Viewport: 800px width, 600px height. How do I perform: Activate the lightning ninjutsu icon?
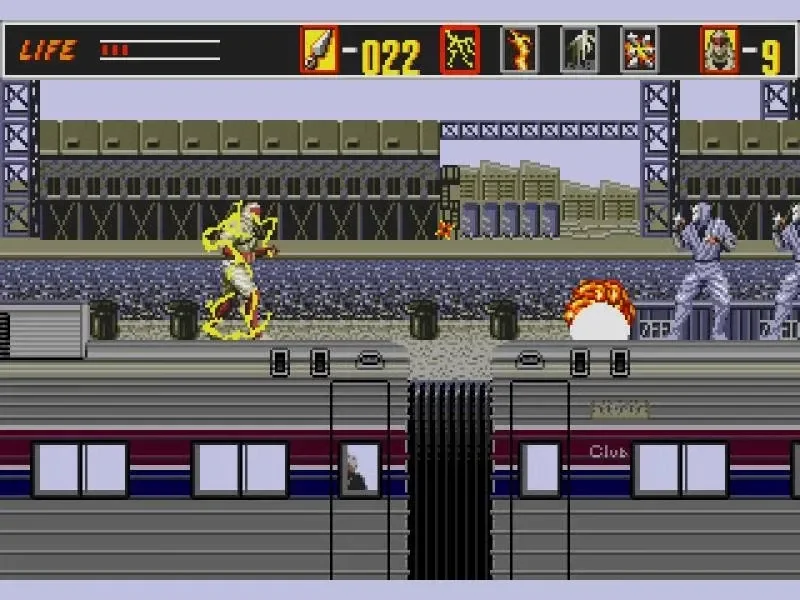(x=460, y=50)
